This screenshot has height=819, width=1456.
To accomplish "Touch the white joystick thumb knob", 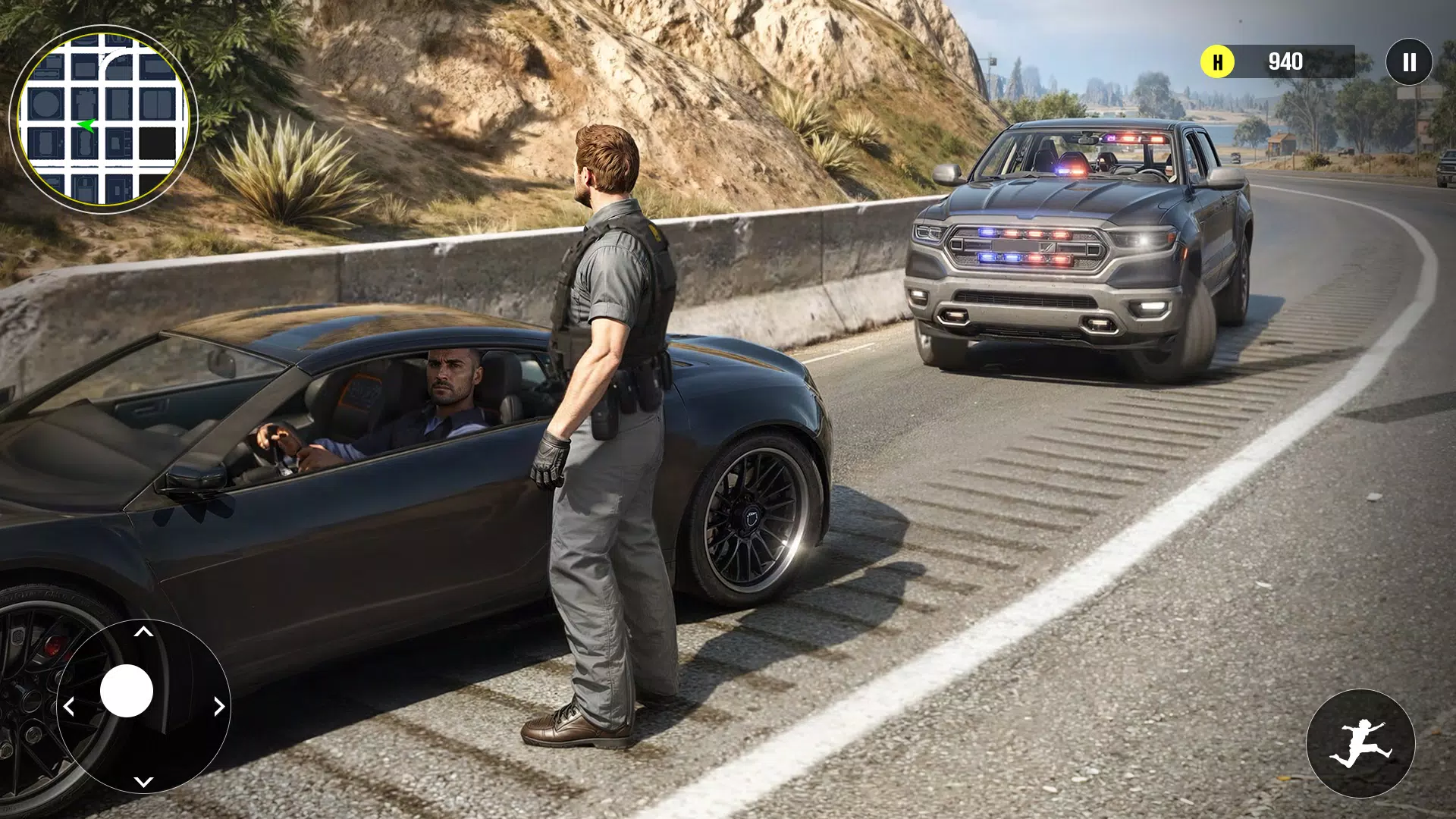I will [127, 691].
